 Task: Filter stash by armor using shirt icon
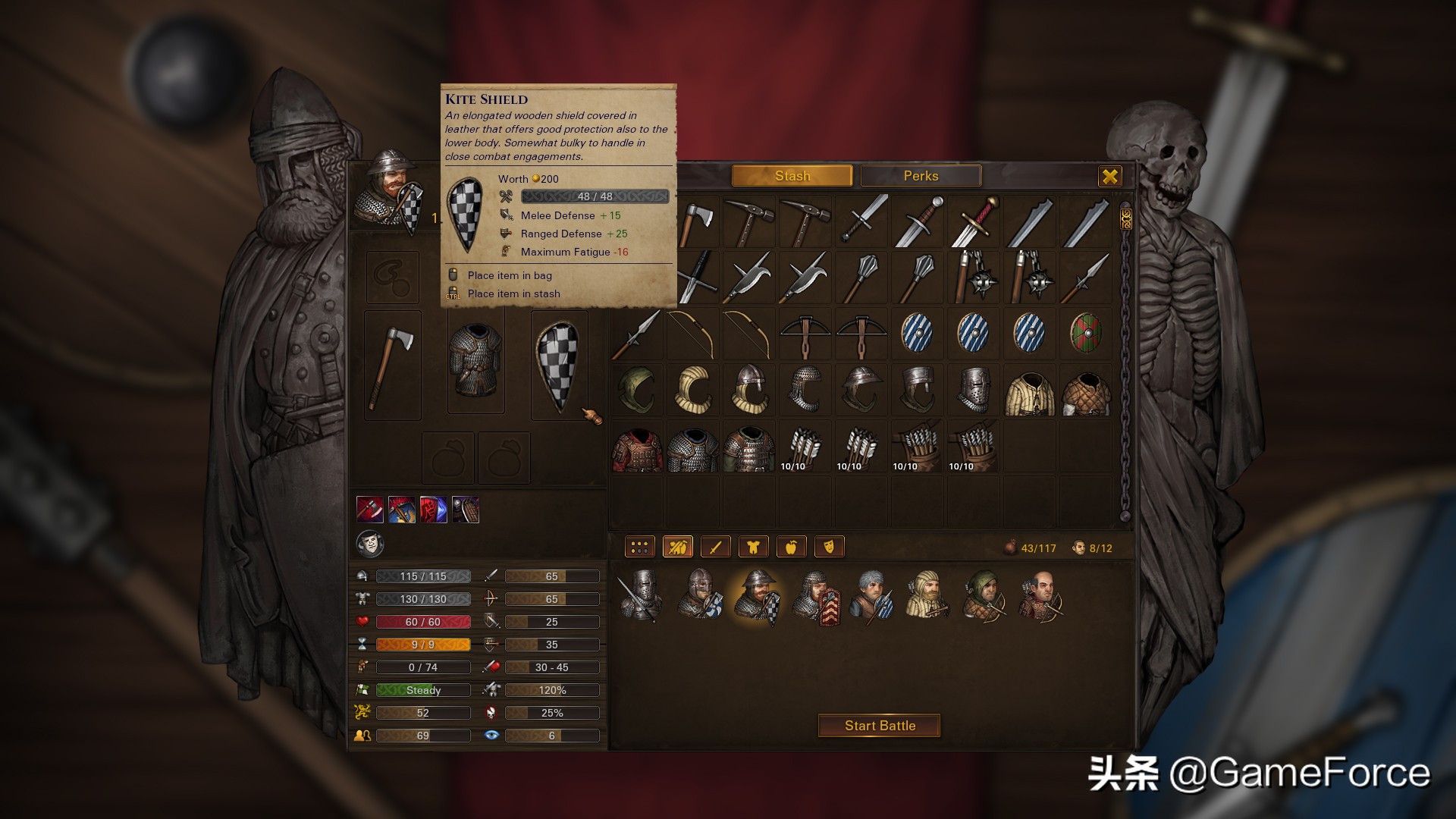[753, 547]
